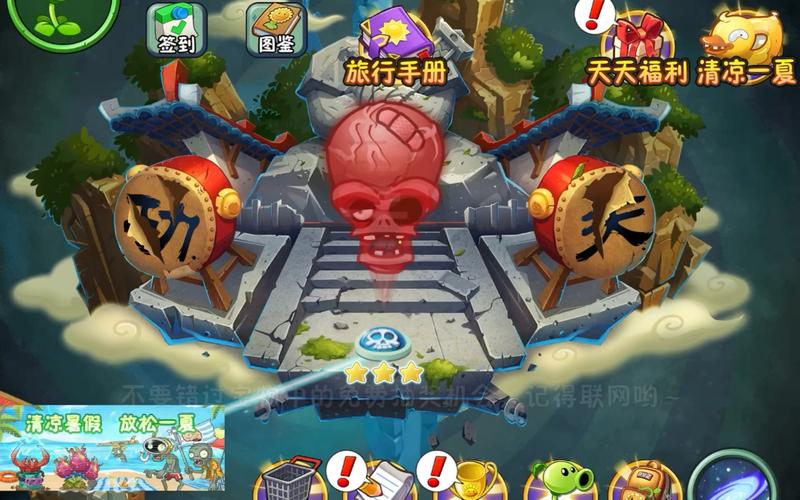Screen dimensions: 800x500
Task: Select the skull level node with three stars
Action: (x=381, y=345)
